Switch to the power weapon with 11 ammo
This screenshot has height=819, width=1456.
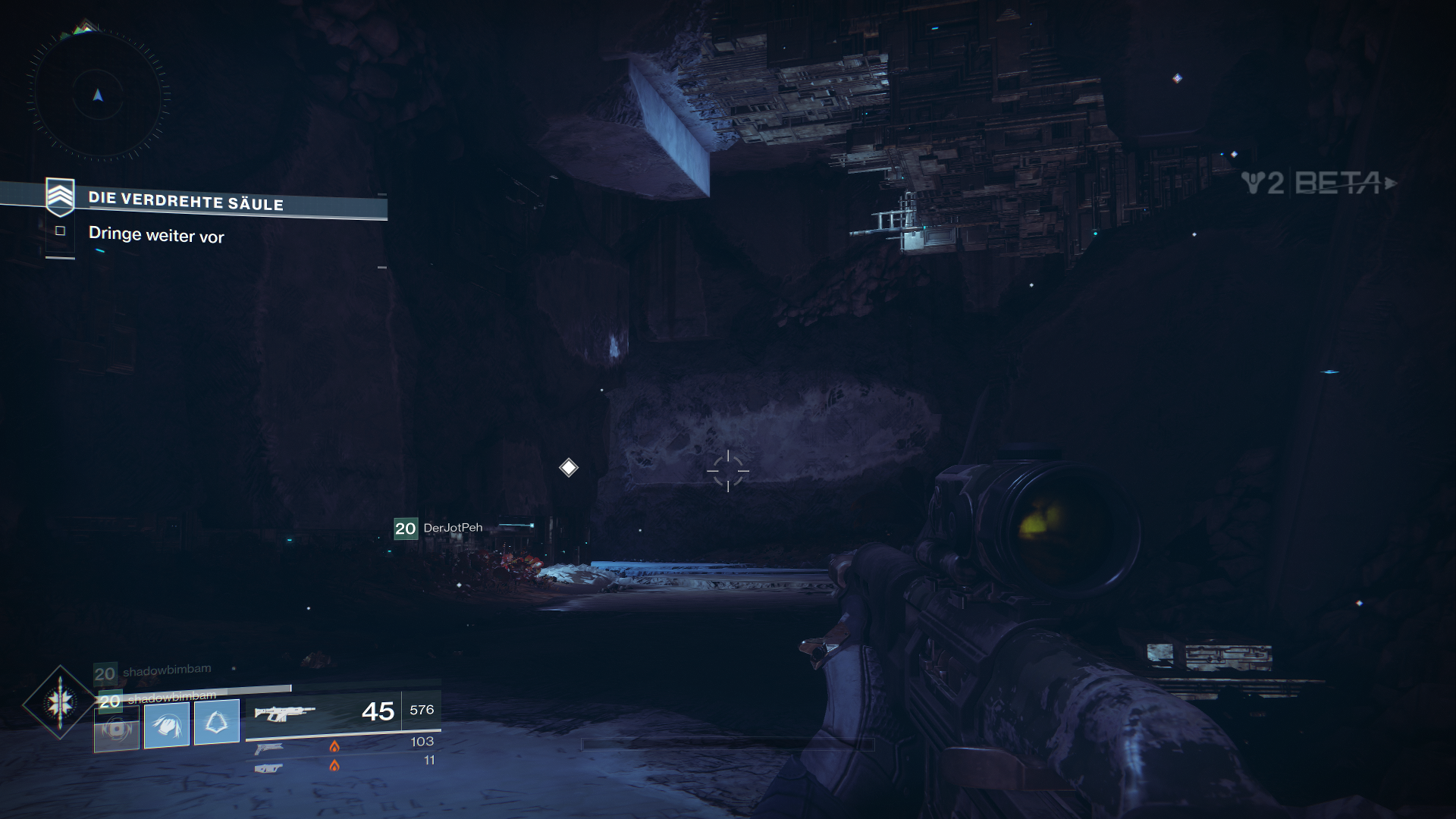tap(269, 767)
